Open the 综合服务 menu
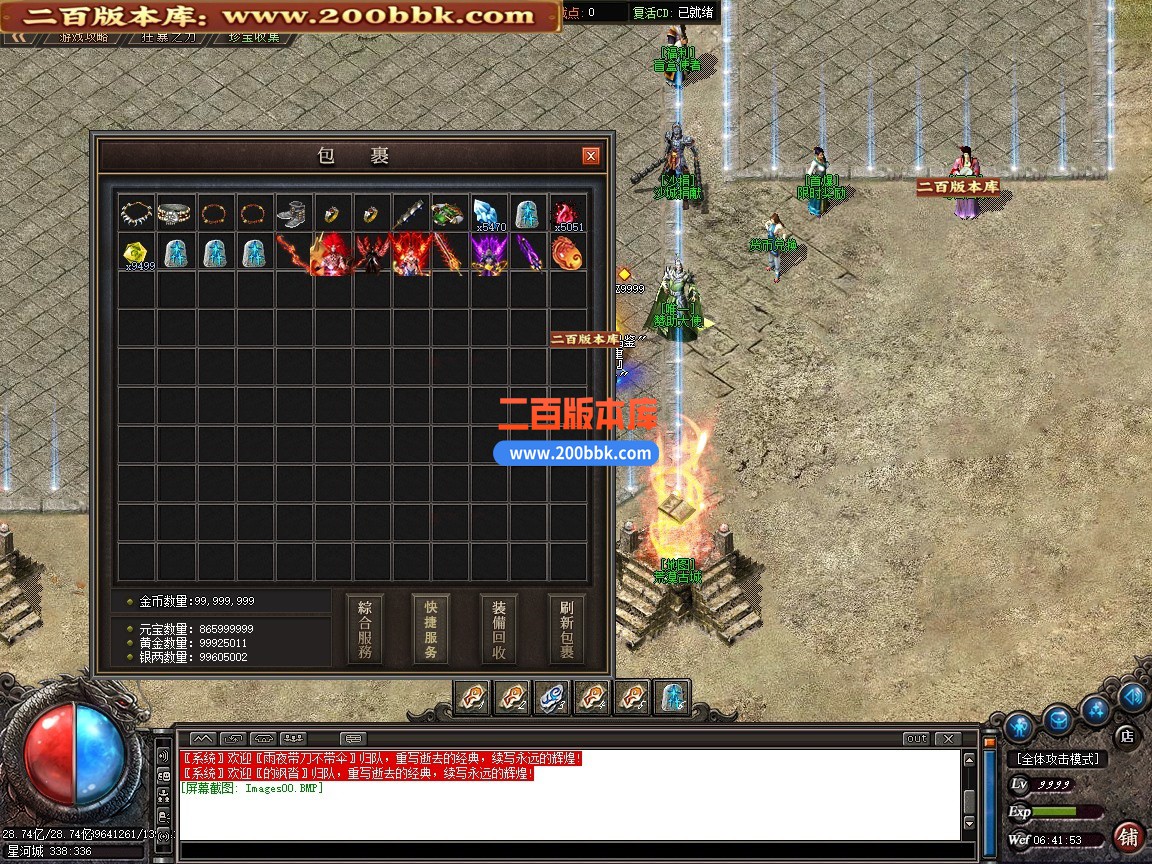The width and height of the screenshot is (1152, 864). coord(364,630)
